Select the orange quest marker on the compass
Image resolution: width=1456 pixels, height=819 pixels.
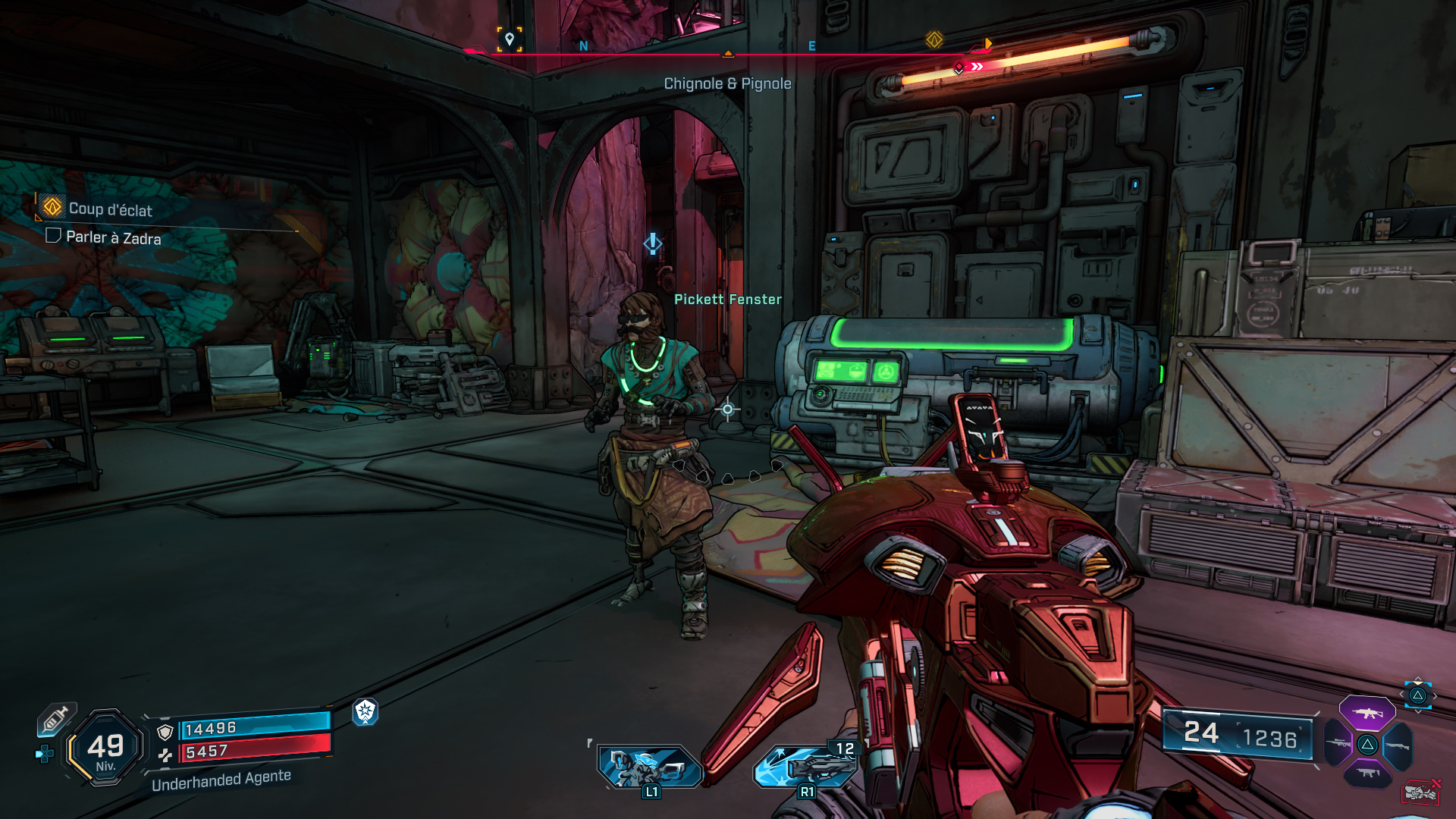pos(934,39)
